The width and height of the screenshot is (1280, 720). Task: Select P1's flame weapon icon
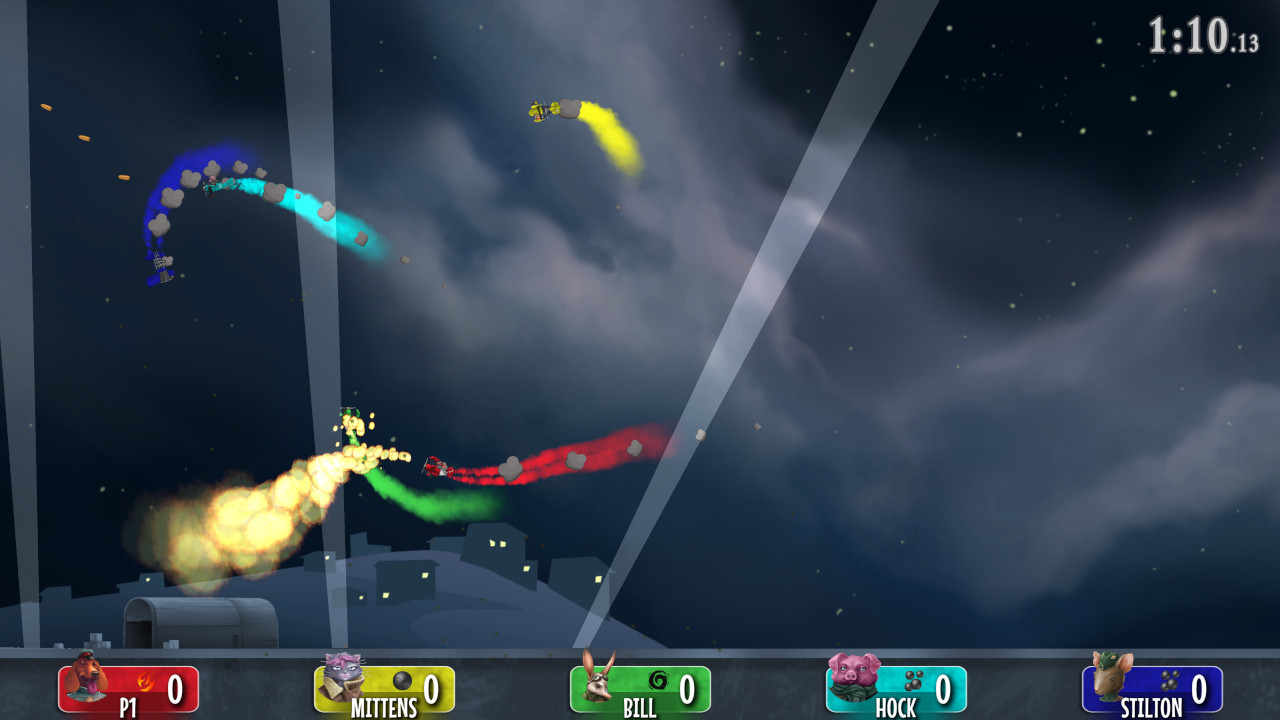point(145,680)
